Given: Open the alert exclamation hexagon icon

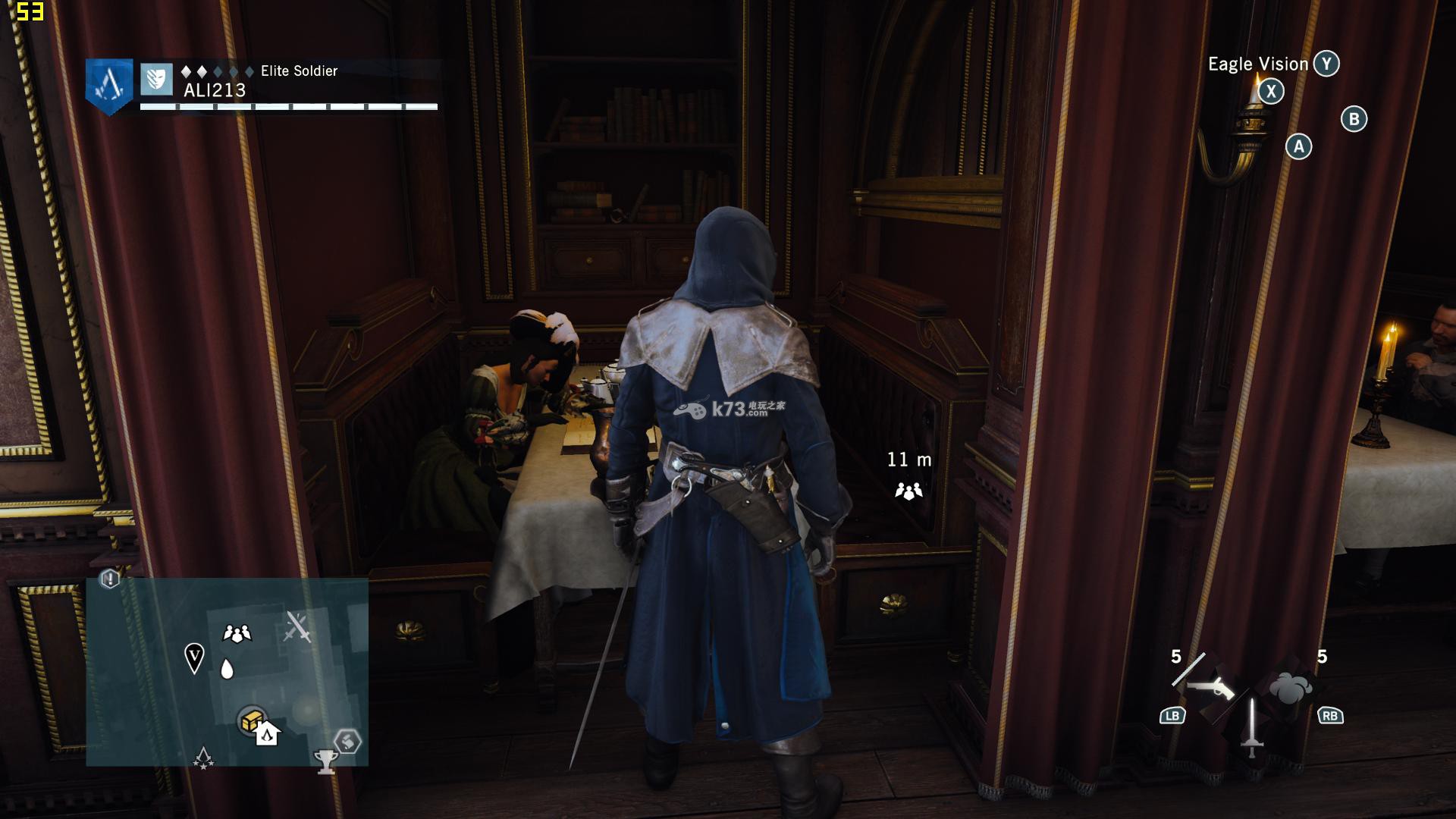Looking at the screenshot, I should pyautogui.click(x=110, y=580).
